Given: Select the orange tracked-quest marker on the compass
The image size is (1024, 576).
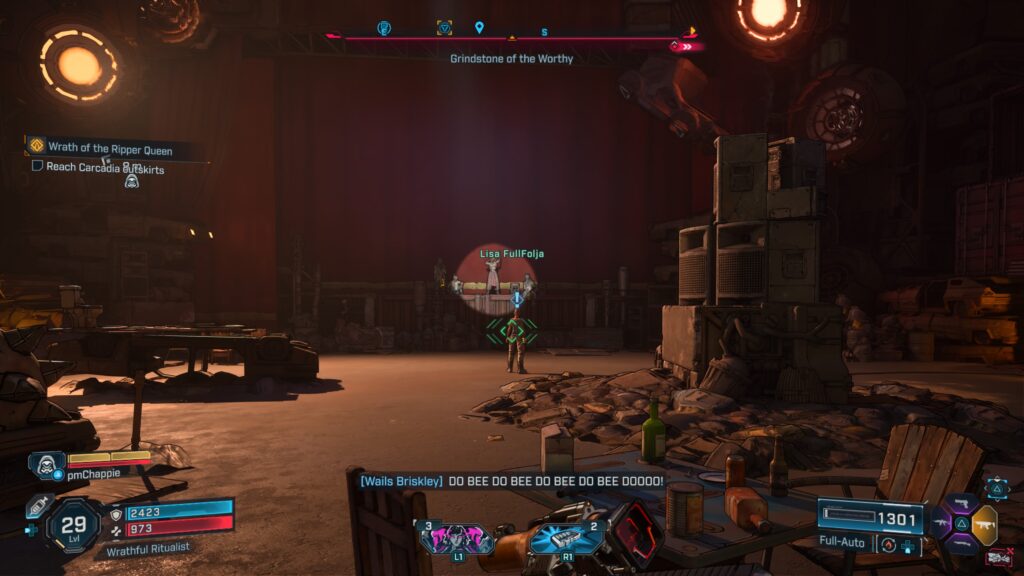Looking at the screenshot, I should point(444,28).
